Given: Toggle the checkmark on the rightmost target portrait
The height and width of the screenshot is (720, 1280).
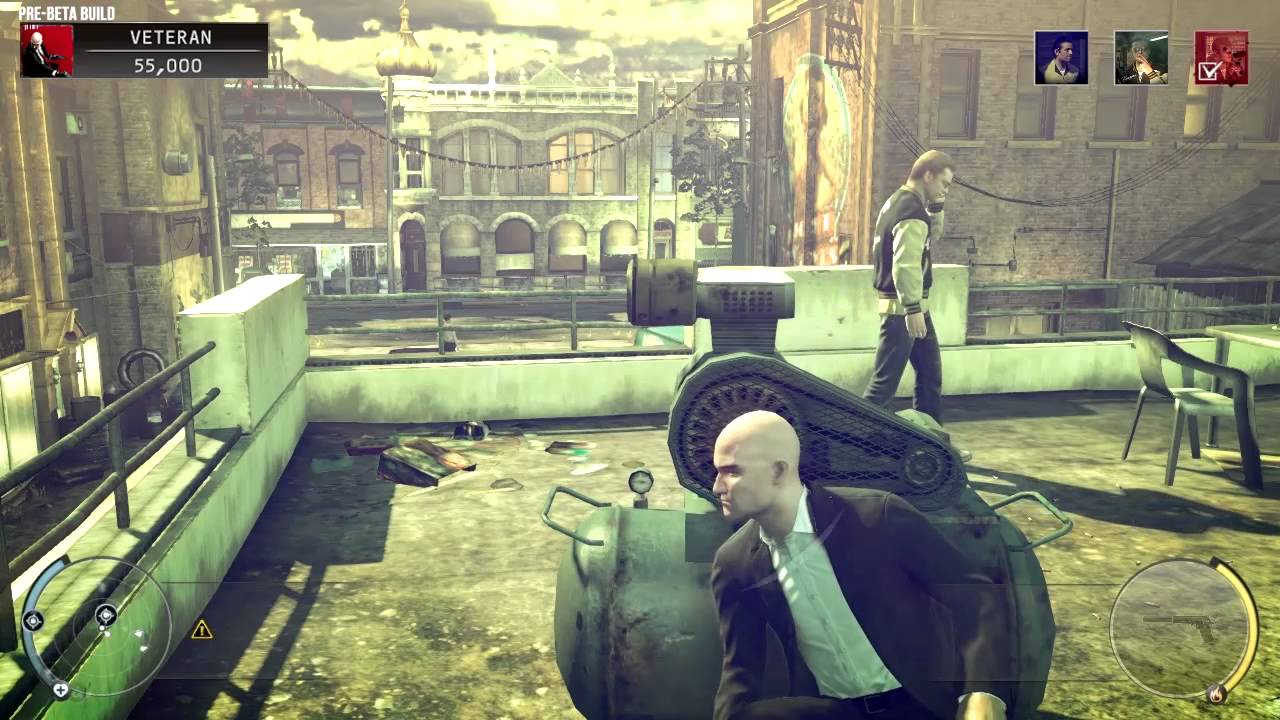Looking at the screenshot, I should [1207, 71].
